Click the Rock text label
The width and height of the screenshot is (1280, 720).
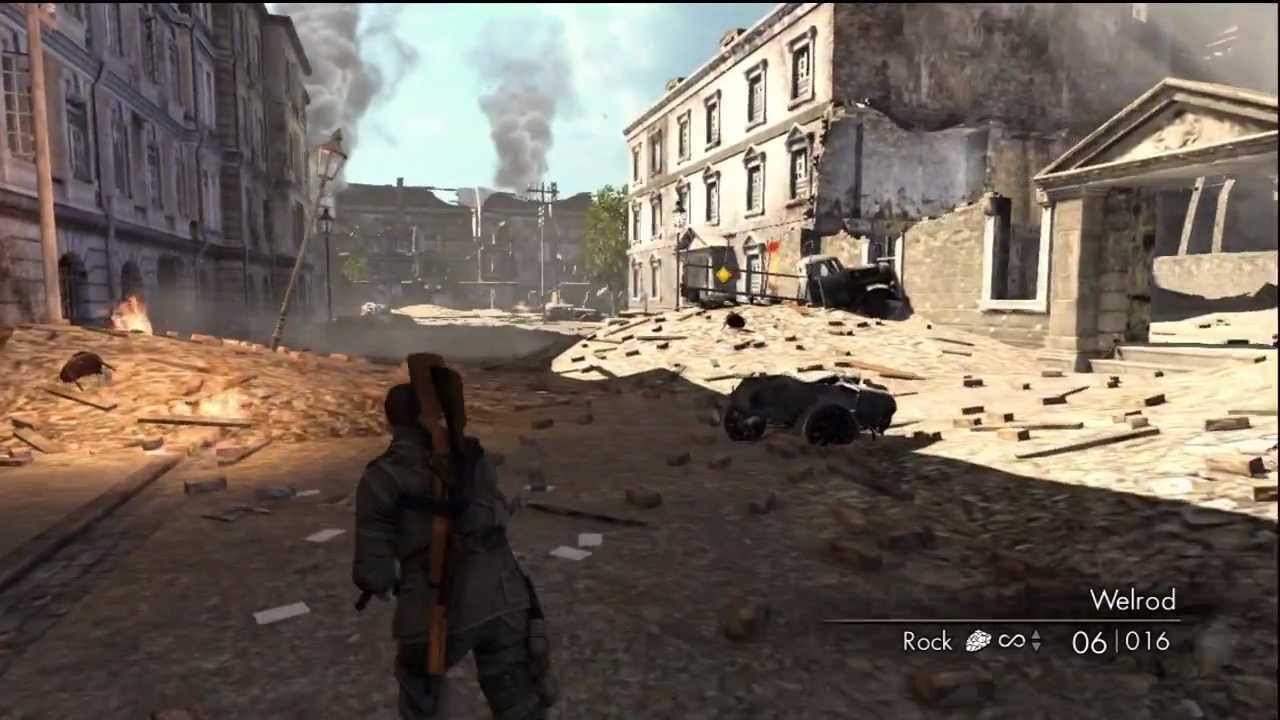[927, 641]
